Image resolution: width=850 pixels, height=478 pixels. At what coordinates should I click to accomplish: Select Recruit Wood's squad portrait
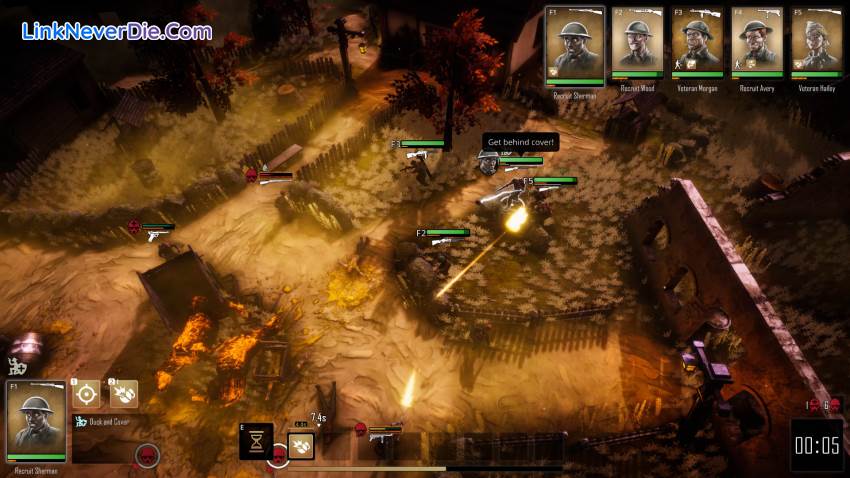pyautogui.click(x=637, y=45)
